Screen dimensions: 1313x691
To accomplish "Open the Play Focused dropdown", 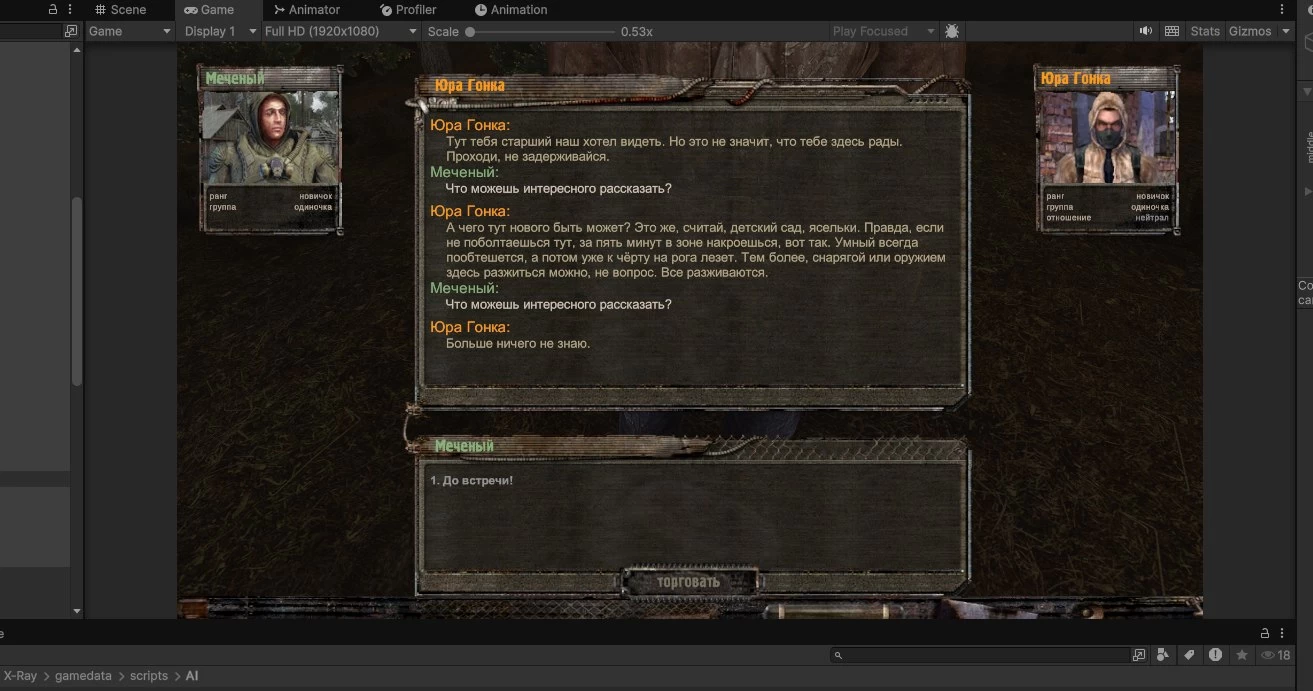I will click(x=883, y=31).
